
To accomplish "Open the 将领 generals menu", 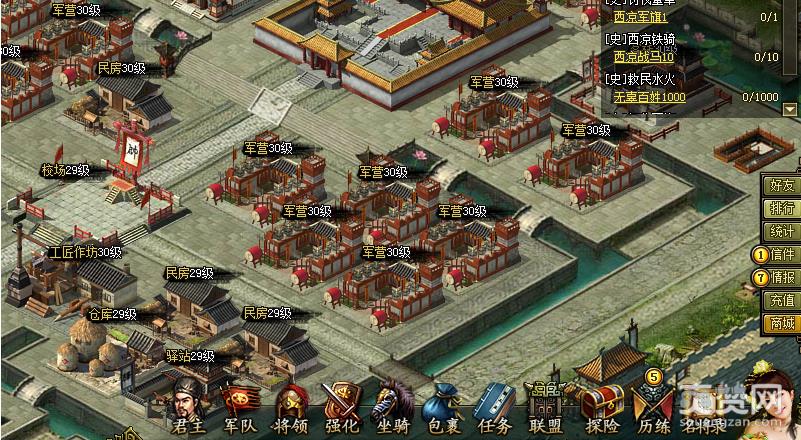I will (x=292, y=407).
